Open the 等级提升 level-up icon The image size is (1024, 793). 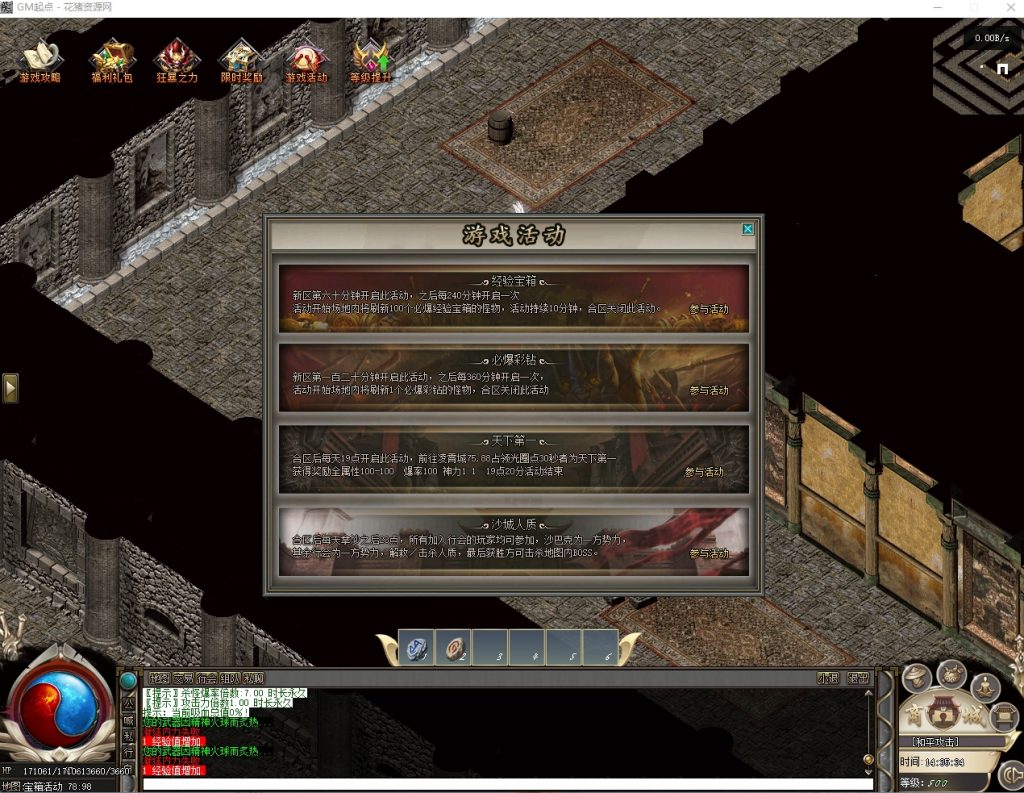(371, 60)
